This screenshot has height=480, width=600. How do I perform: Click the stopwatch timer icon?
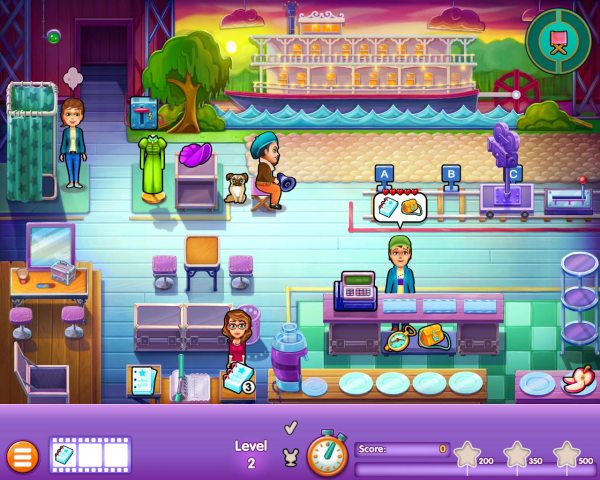point(326,453)
